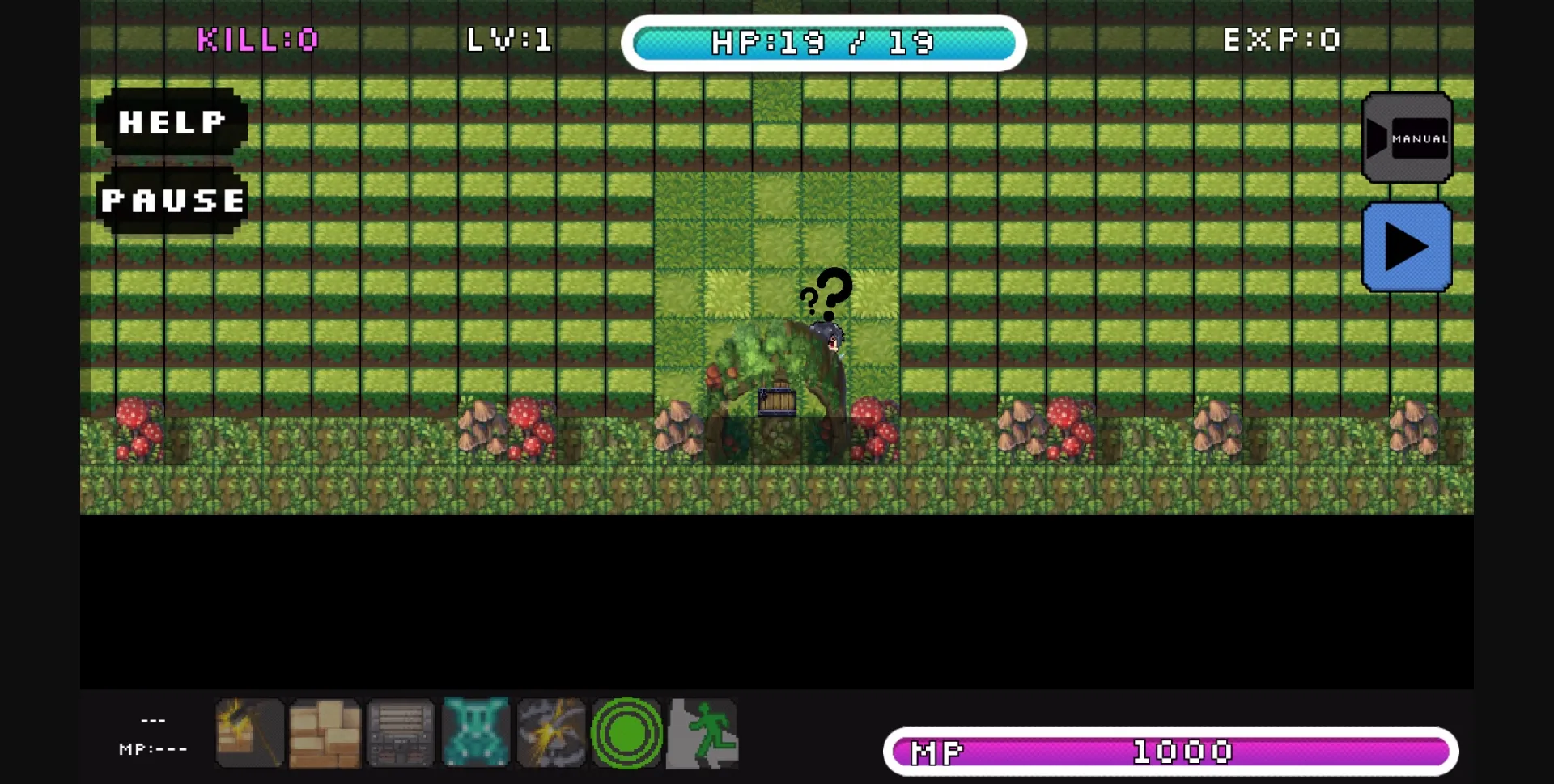Image resolution: width=1554 pixels, height=784 pixels.
Task: Activate the green circle target skill icon
Action: (x=626, y=735)
